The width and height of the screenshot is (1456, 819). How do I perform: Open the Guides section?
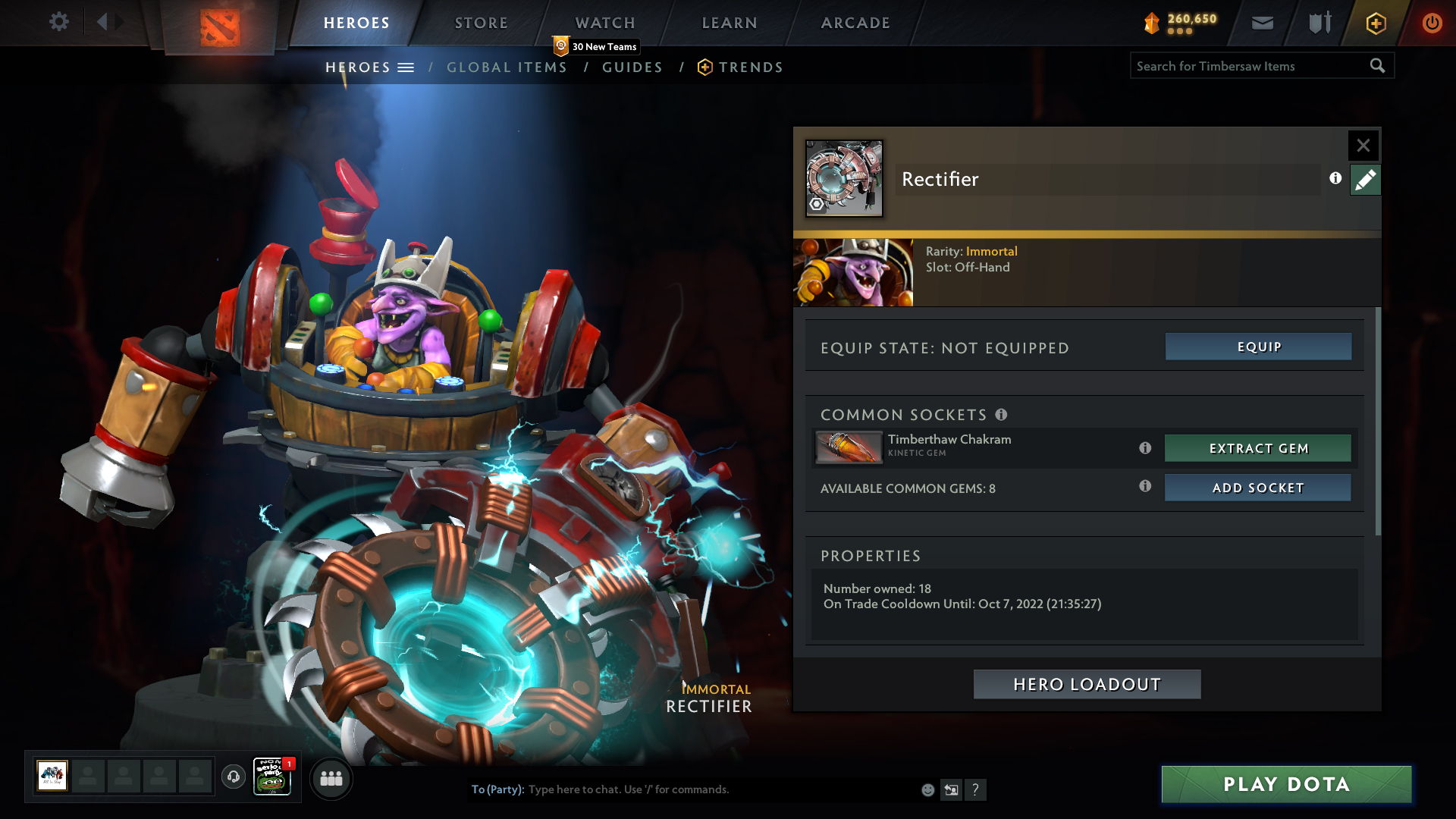click(x=632, y=67)
